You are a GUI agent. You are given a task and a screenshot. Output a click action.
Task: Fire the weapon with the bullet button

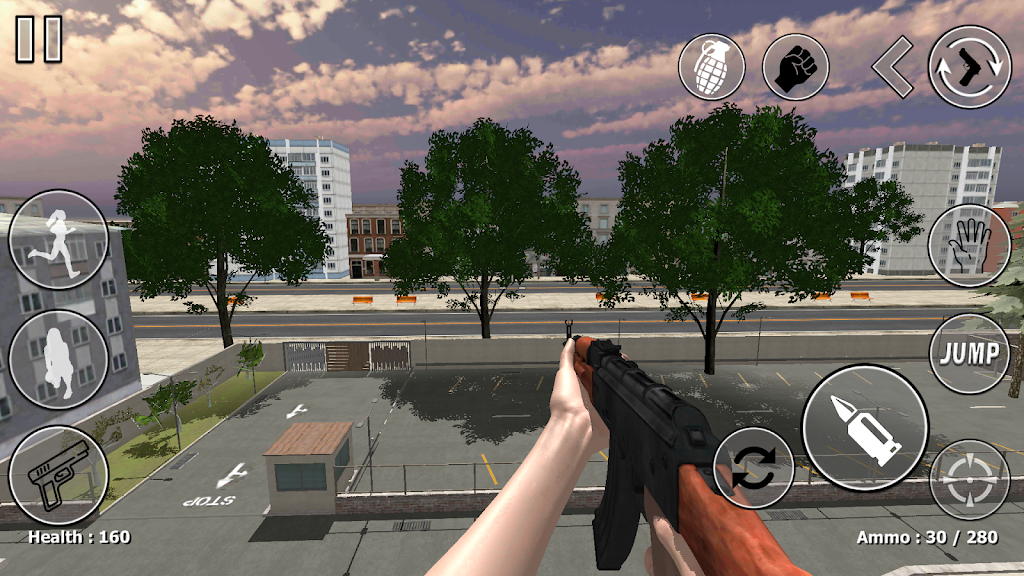tap(865, 427)
